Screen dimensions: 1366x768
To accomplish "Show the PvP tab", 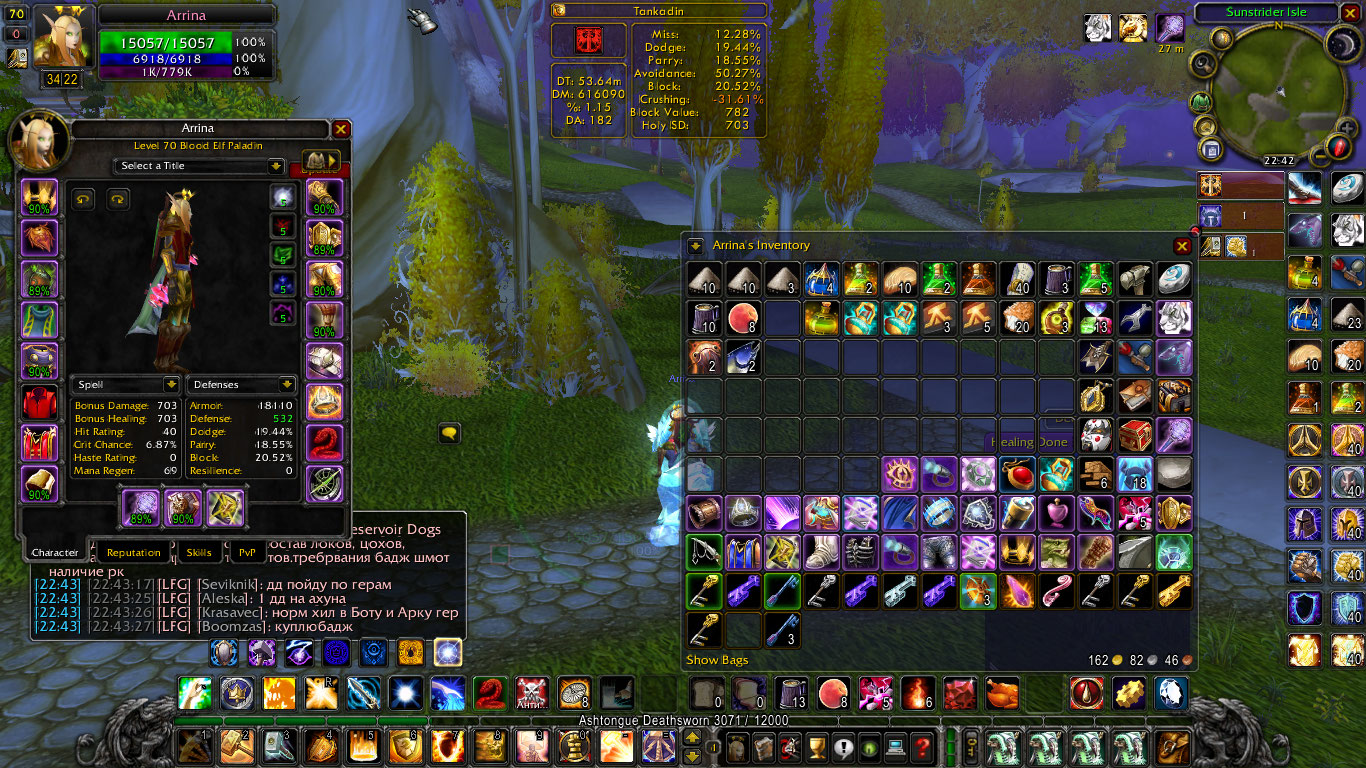I will tap(246, 552).
